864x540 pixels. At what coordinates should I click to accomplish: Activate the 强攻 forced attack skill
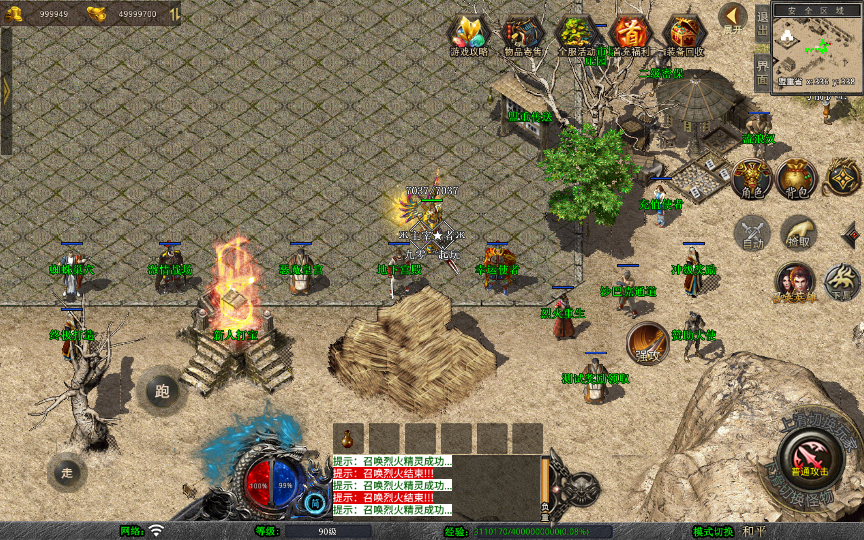pyautogui.click(x=647, y=343)
